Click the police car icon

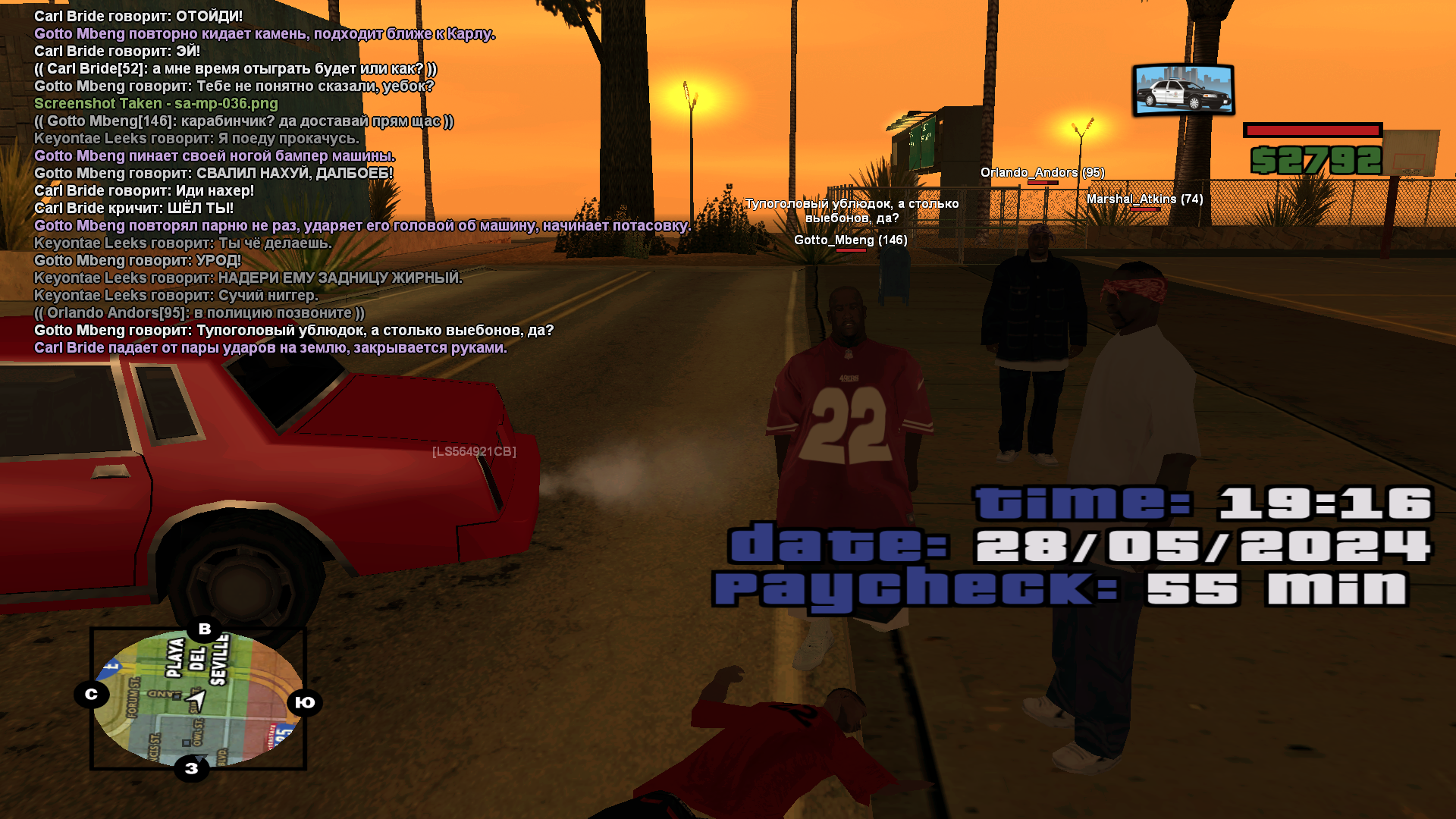point(1183,90)
